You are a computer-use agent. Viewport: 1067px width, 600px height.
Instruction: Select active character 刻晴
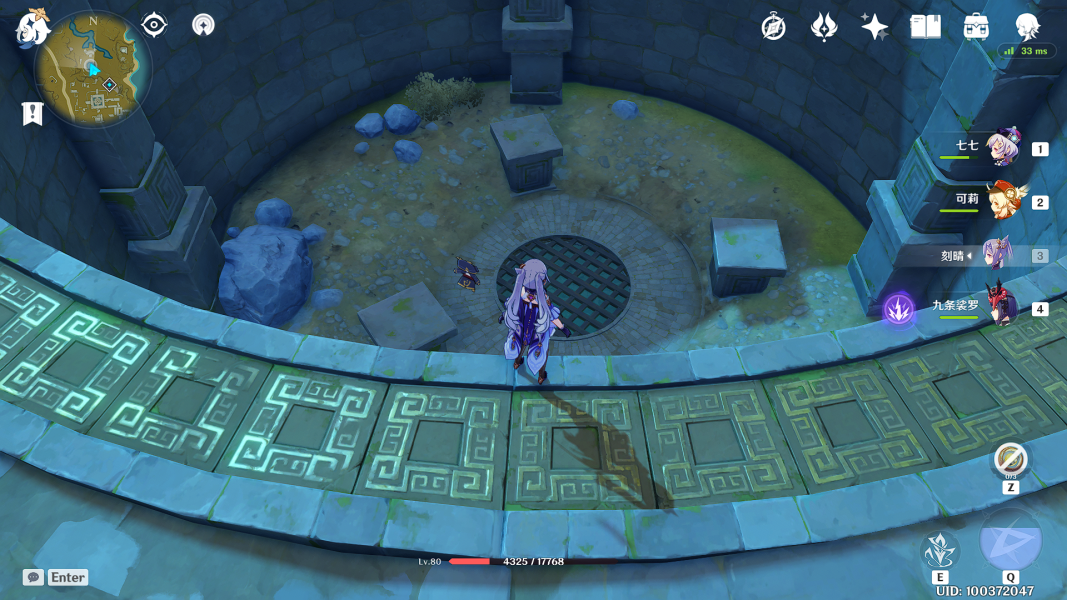click(x=1000, y=256)
